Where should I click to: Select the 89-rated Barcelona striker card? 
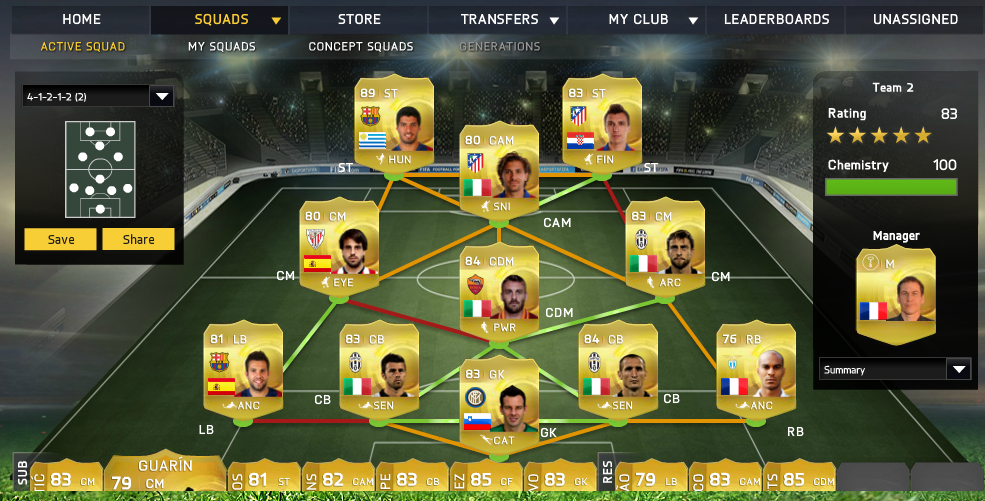[x=393, y=123]
